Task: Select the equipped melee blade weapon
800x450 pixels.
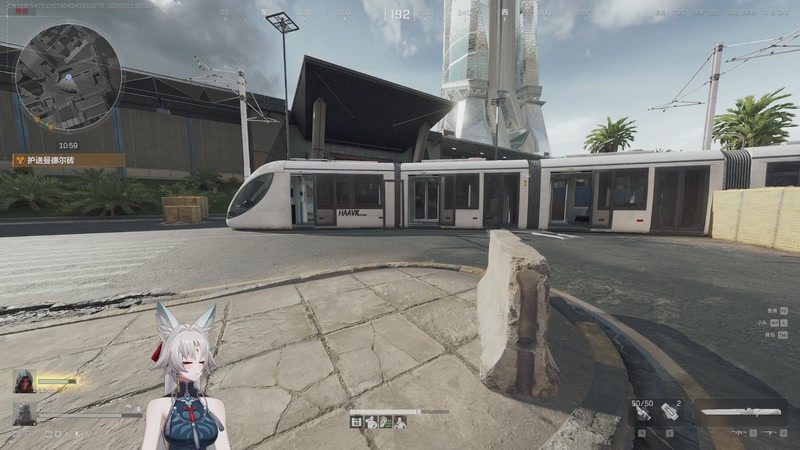Action: click(x=742, y=411)
